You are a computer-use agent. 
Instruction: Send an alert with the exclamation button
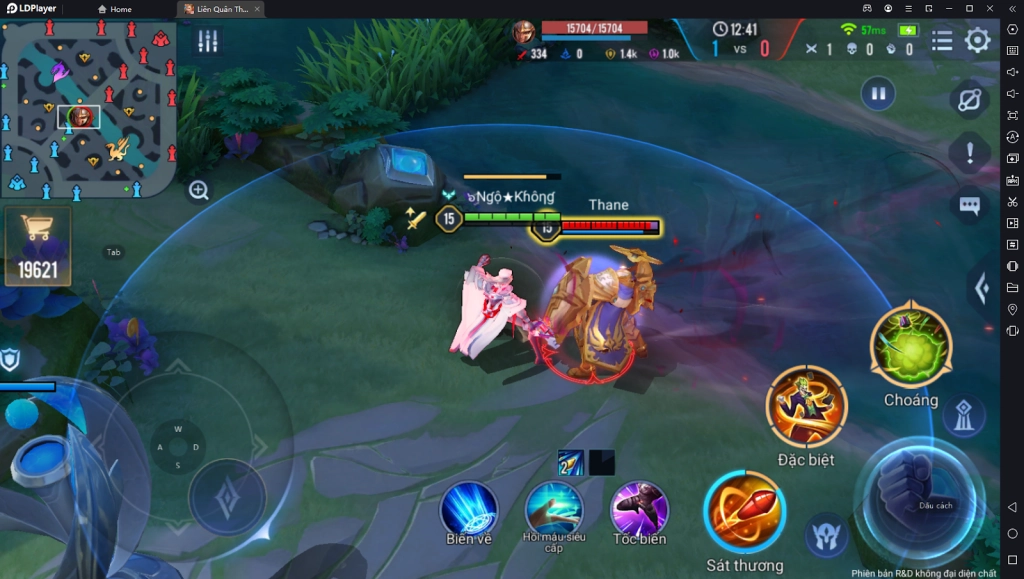(969, 153)
